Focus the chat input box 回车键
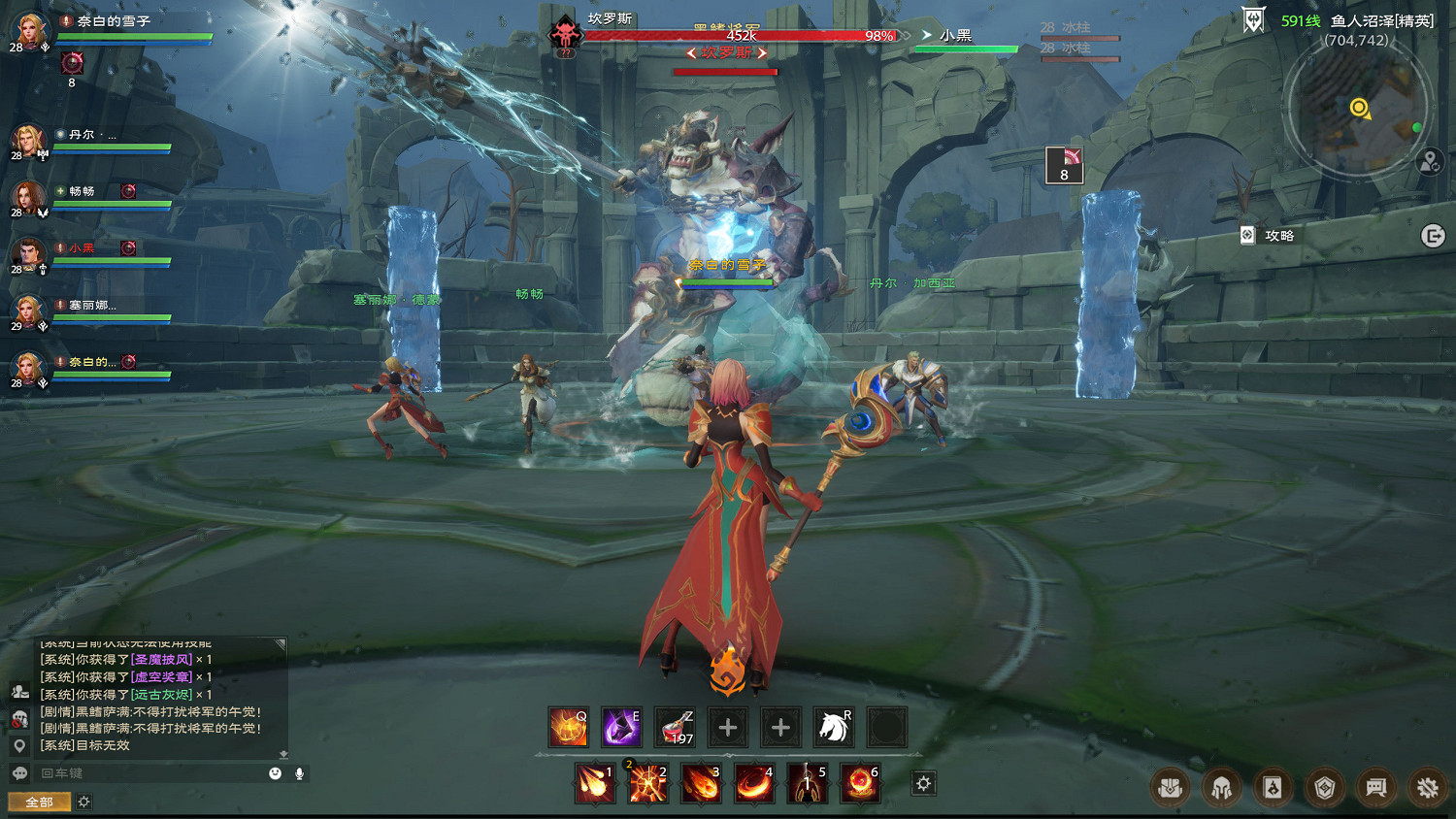This screenshot has height=819, width=1456. [x=146, y=773]
